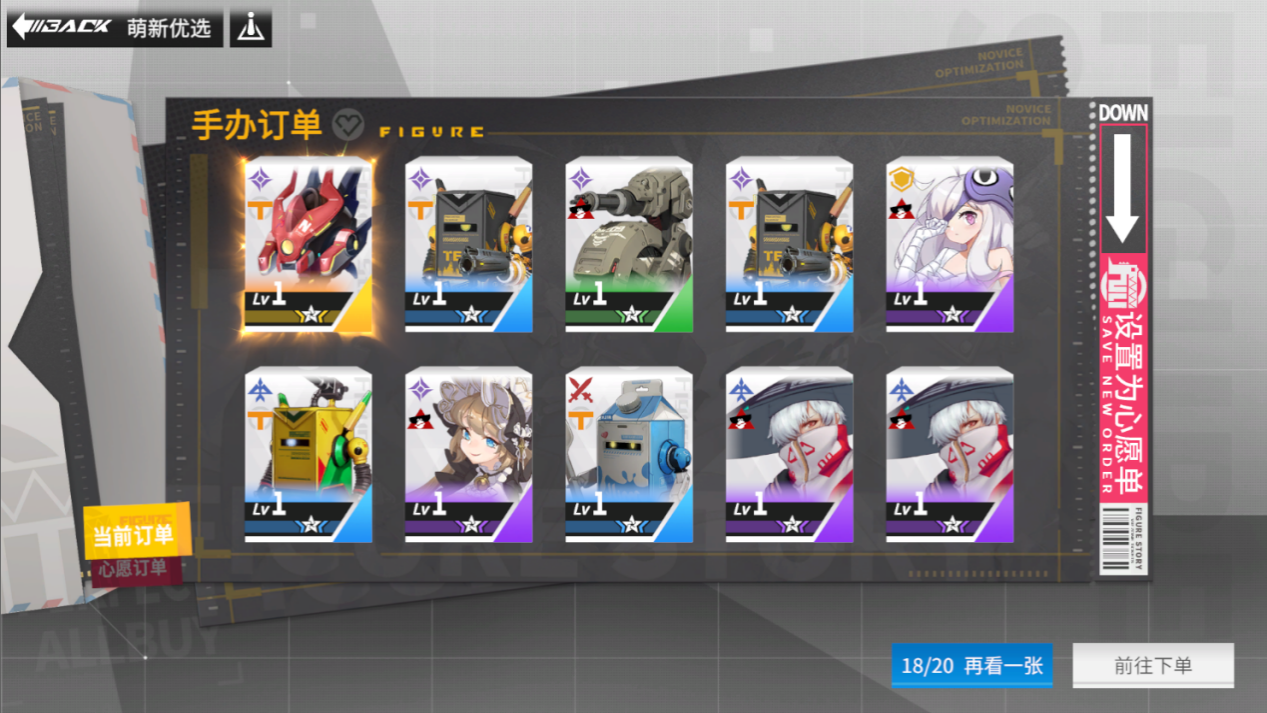Choose the brown-haired girl in black hat card
This screenshot has width=1267, height=713.
click(x=469, y=455)
